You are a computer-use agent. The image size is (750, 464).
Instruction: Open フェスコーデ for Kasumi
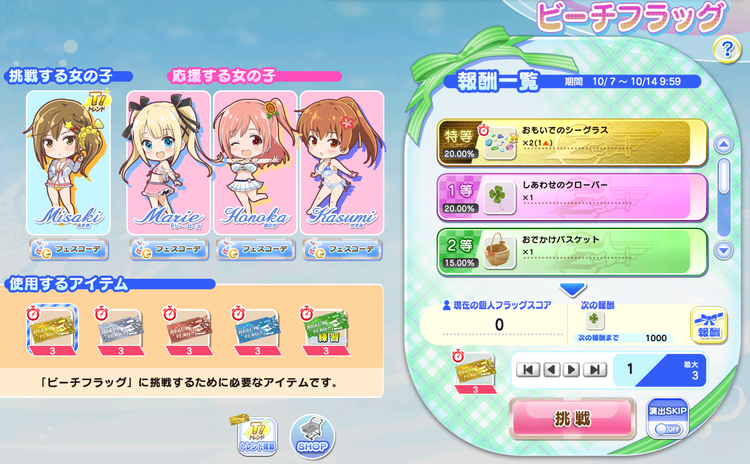(340, 250)
